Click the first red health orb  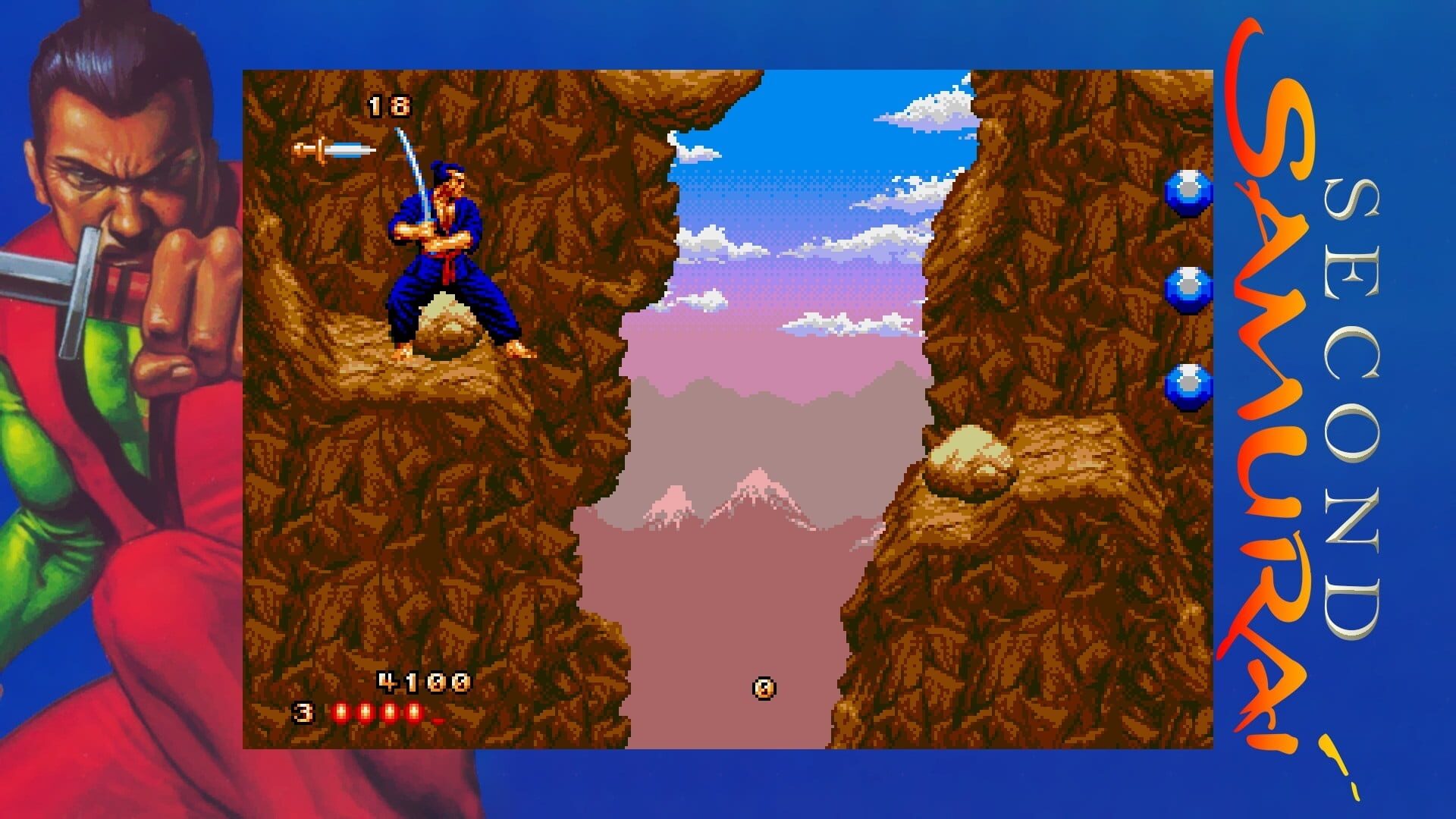coord(342,711)
